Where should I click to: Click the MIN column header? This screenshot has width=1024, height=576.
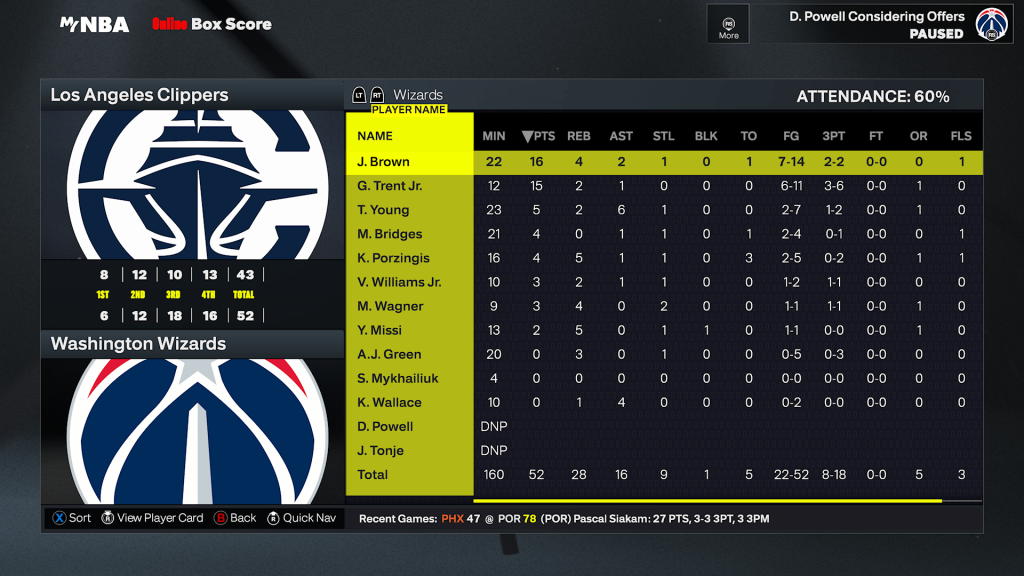(x=494, y=136)
